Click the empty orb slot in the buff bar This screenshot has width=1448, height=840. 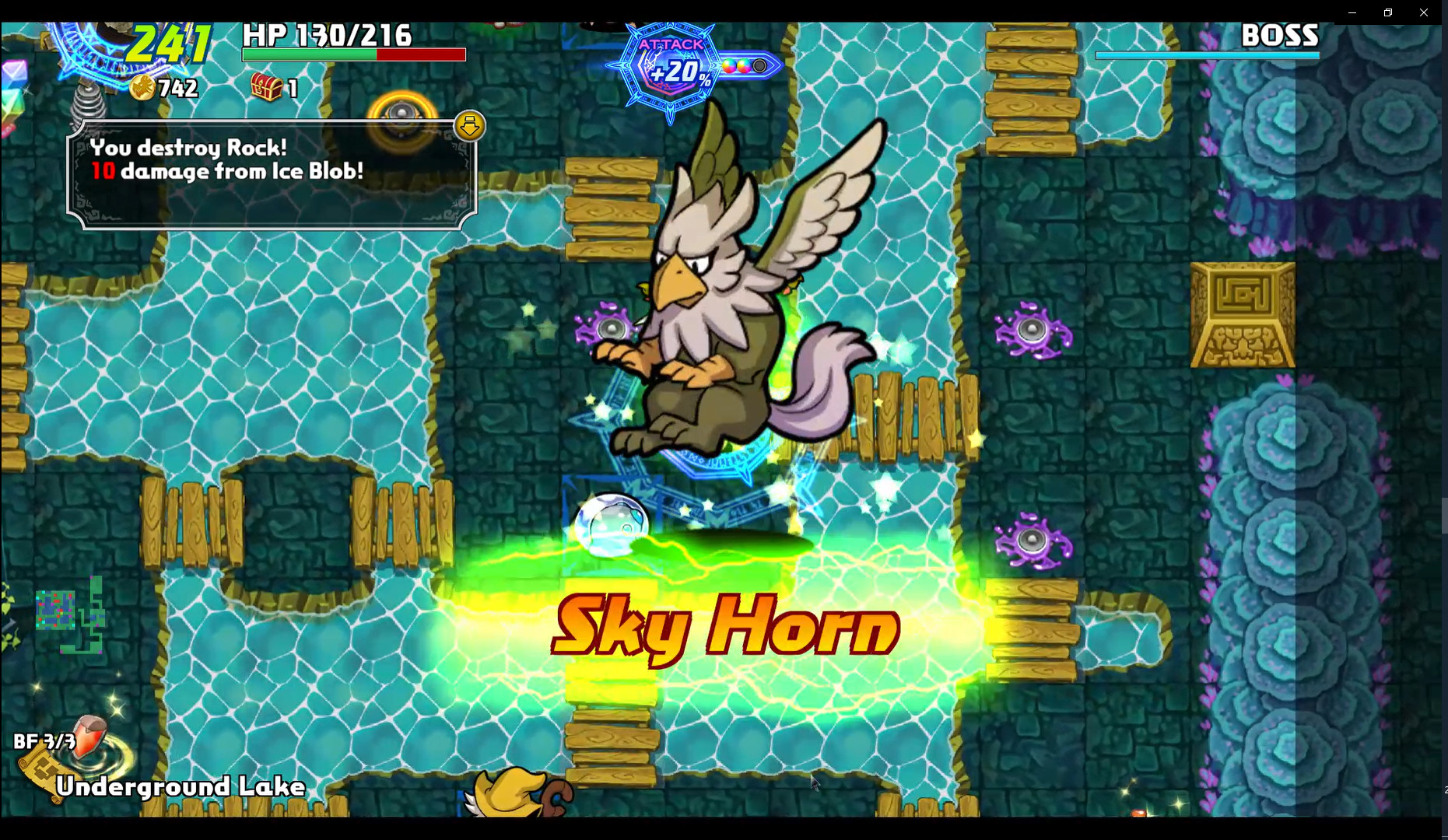click(x=759, y=66)
